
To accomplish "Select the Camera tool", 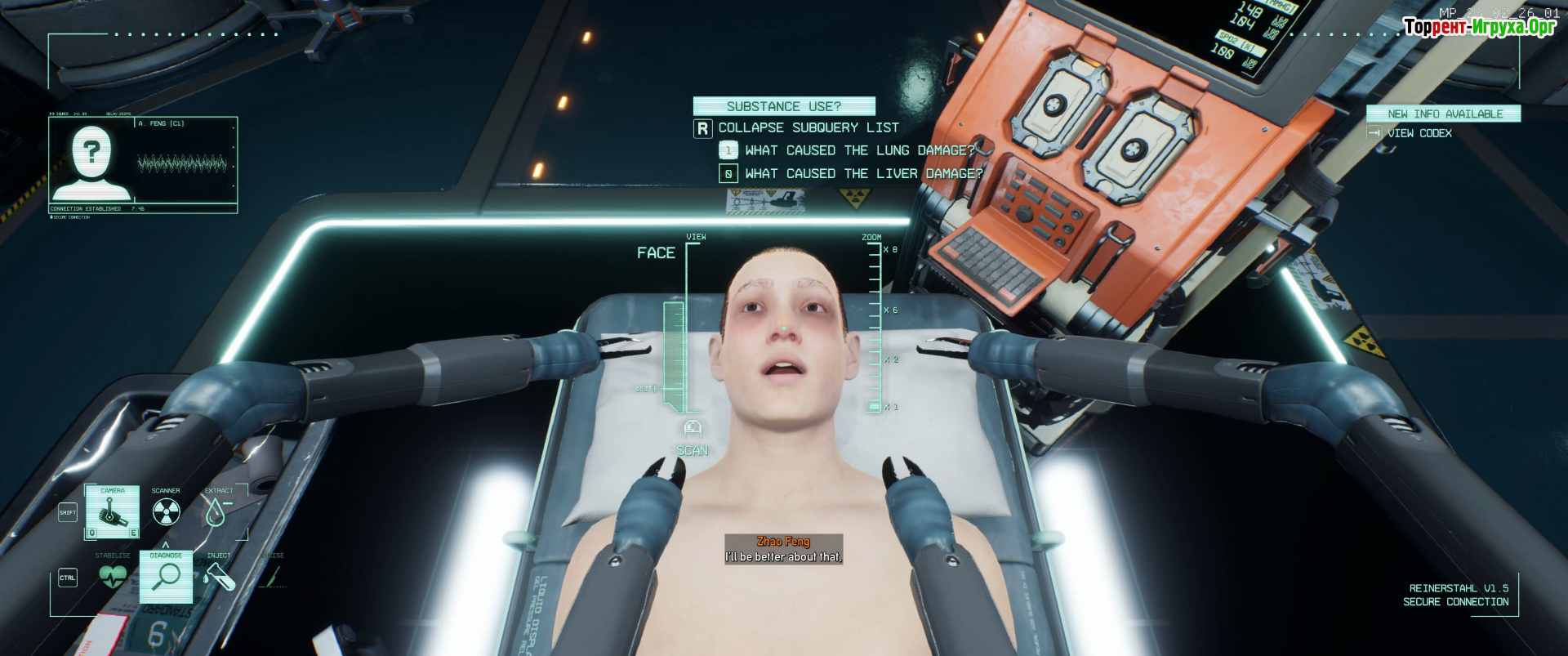I will click(x=113, y=512).
